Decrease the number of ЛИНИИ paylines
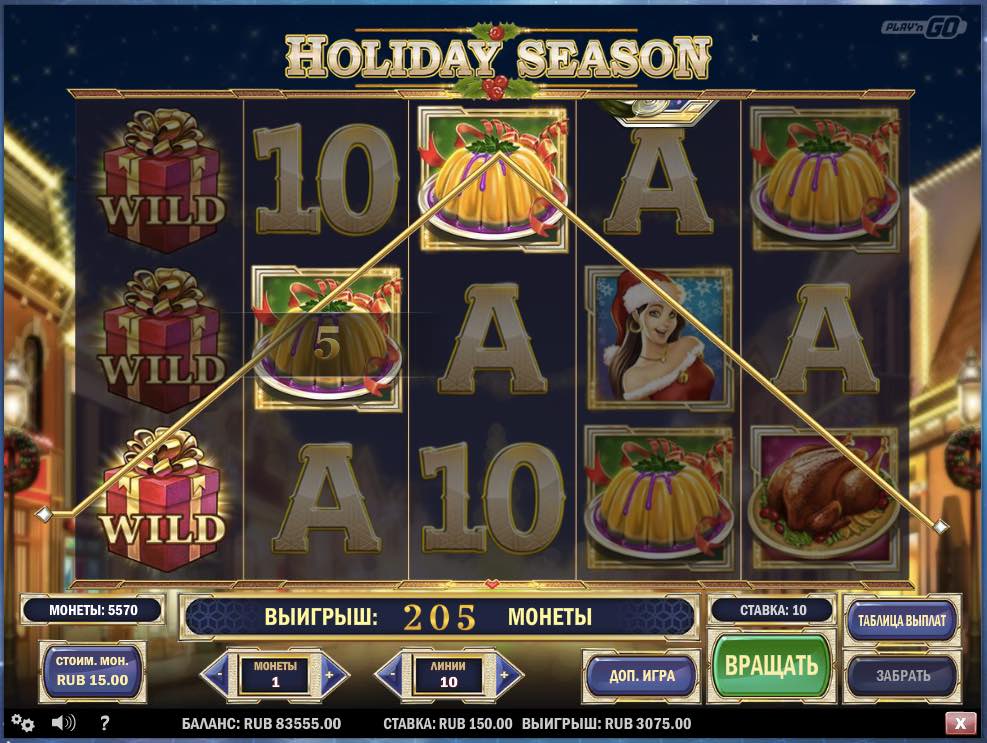 (x=390, y=675)
